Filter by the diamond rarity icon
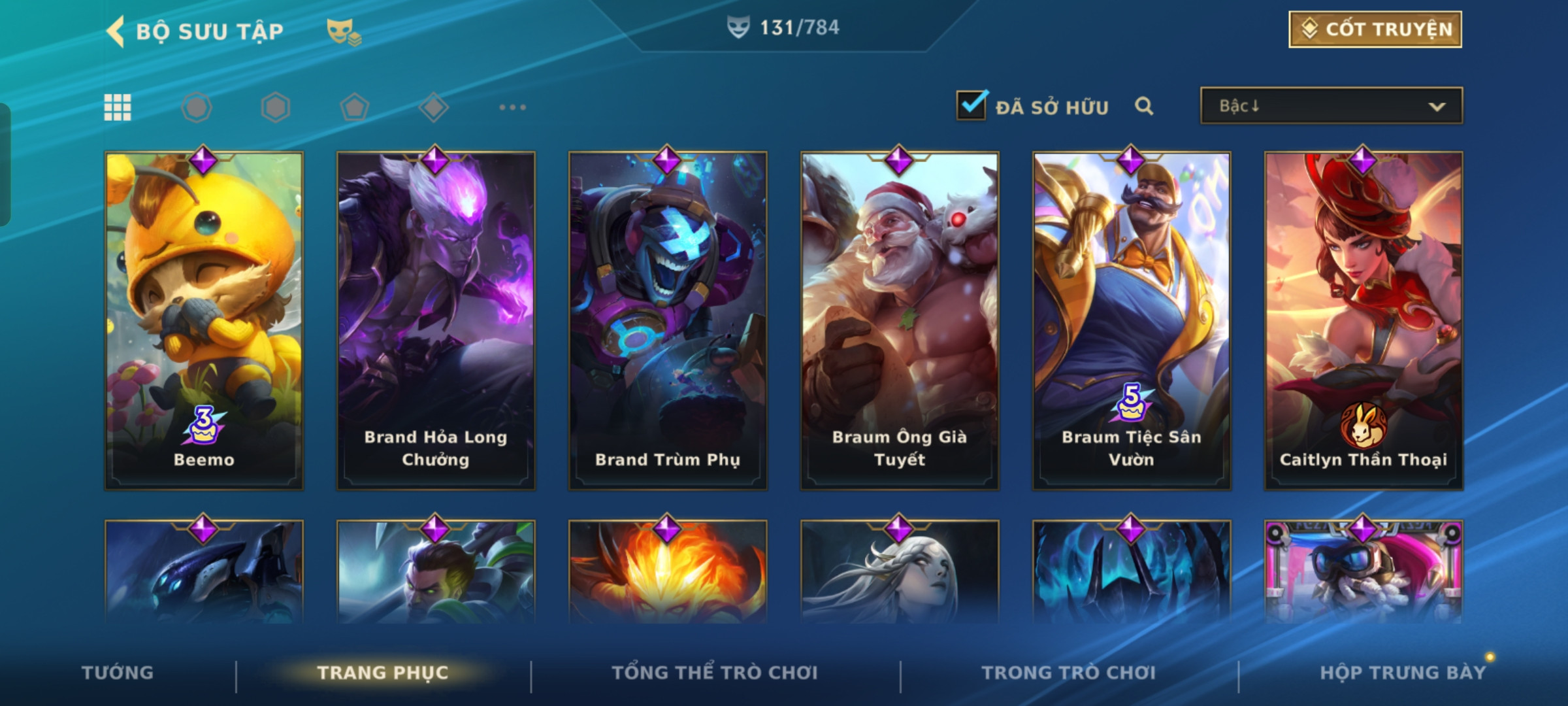This screenshot has height=706, width=1568. point(434,107)
